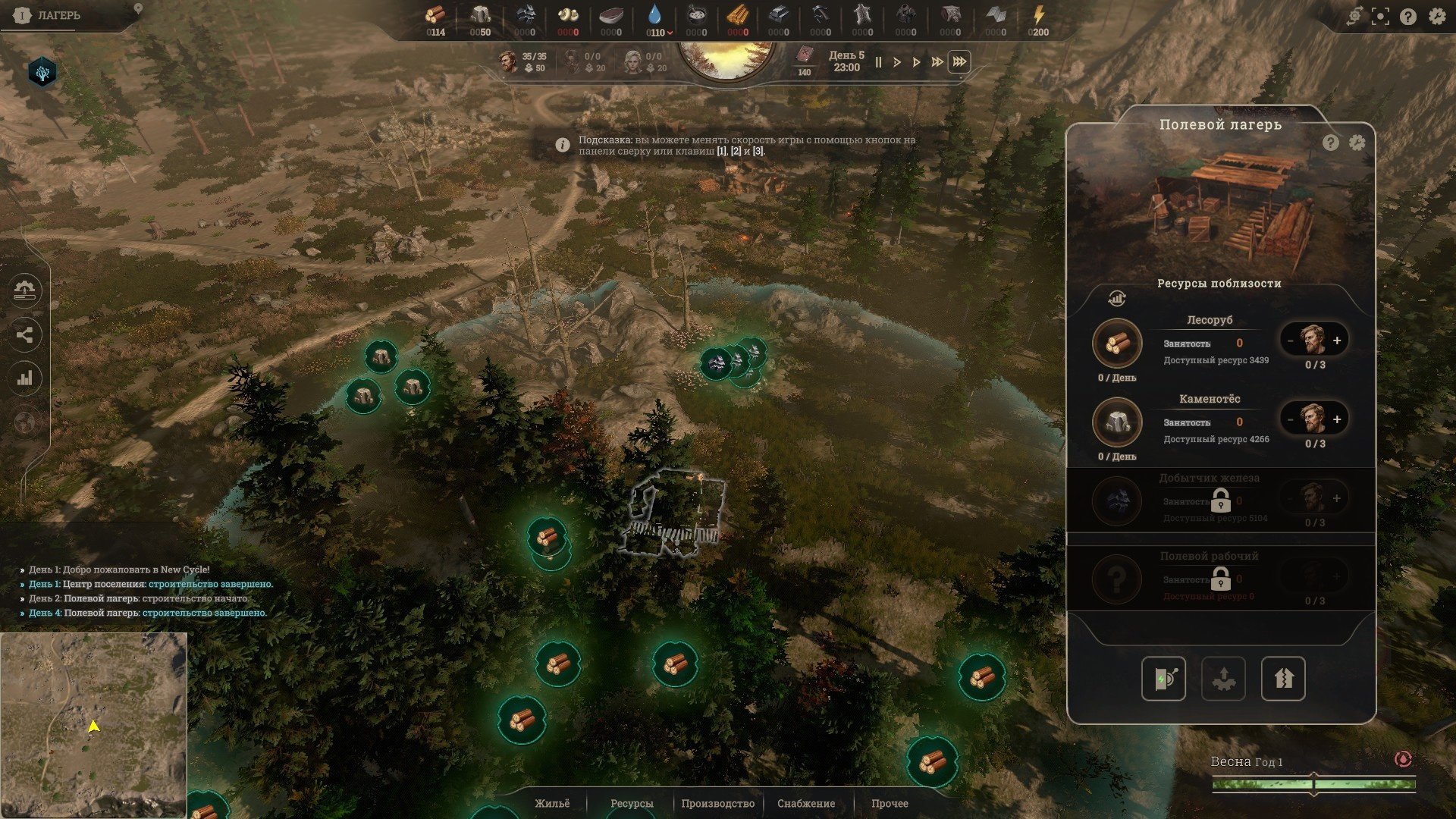Screen dimensions: 1456x819
Task: Open the Снабжение build category
Action: [805, 803]
